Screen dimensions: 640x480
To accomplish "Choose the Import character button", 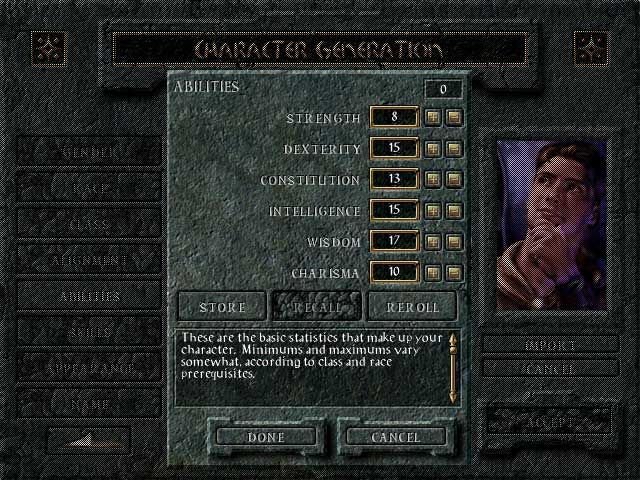I will coord(549,345).
